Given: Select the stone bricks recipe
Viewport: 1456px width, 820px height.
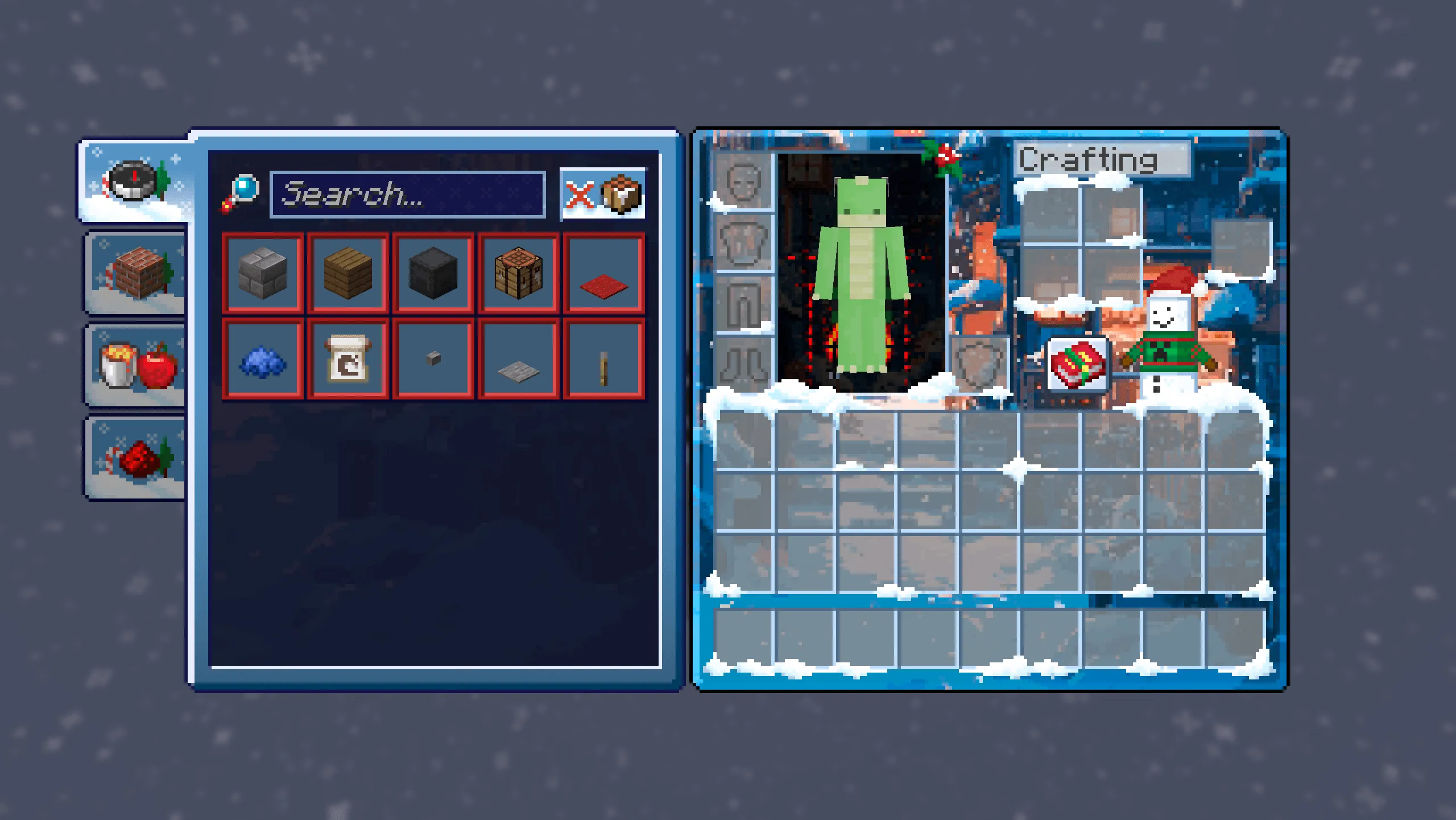Looking at the screenshot, I should click(x=263, y=273).
